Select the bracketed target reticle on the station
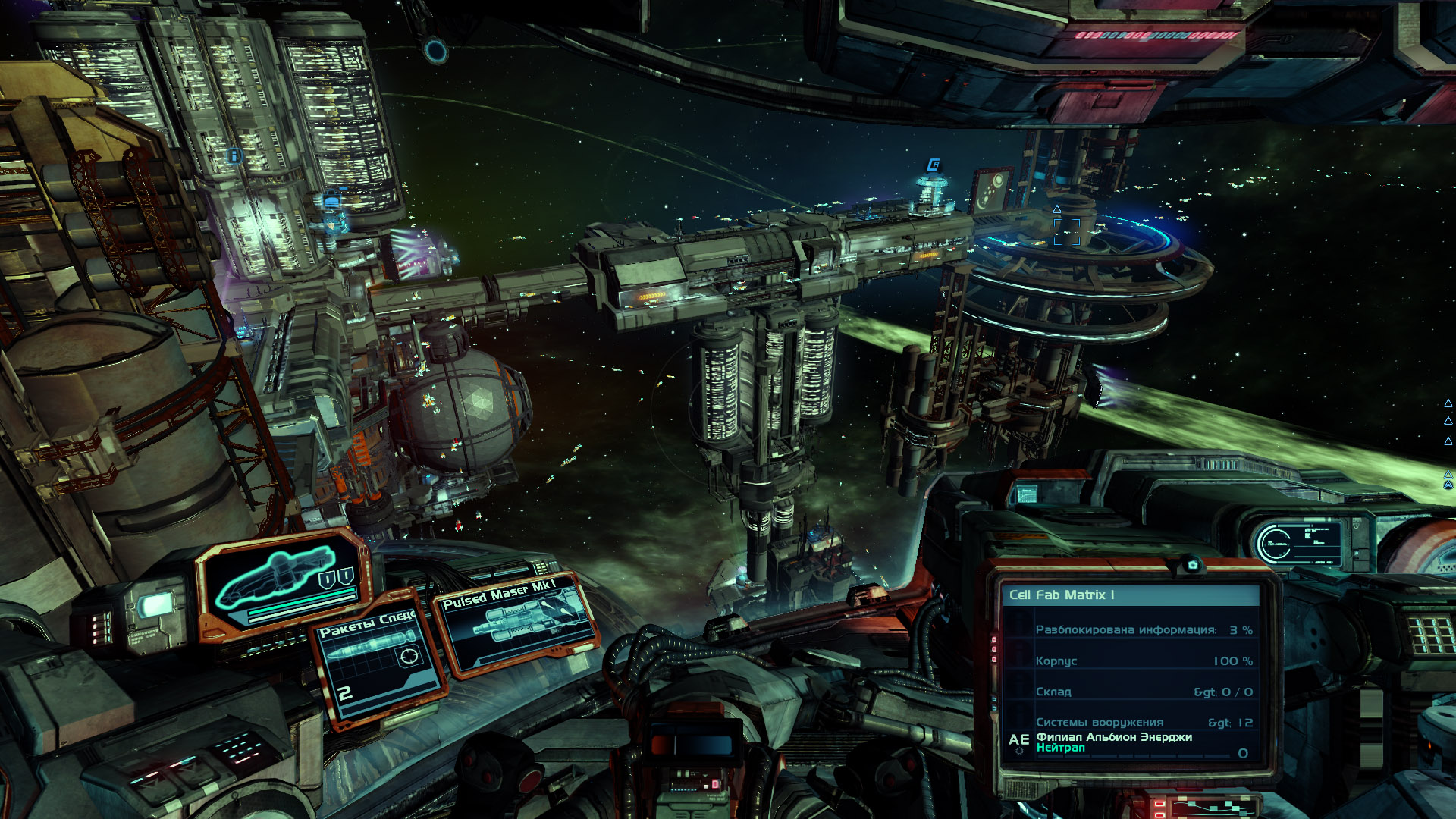This screenshot has height=819, width=1456. 1066,232
